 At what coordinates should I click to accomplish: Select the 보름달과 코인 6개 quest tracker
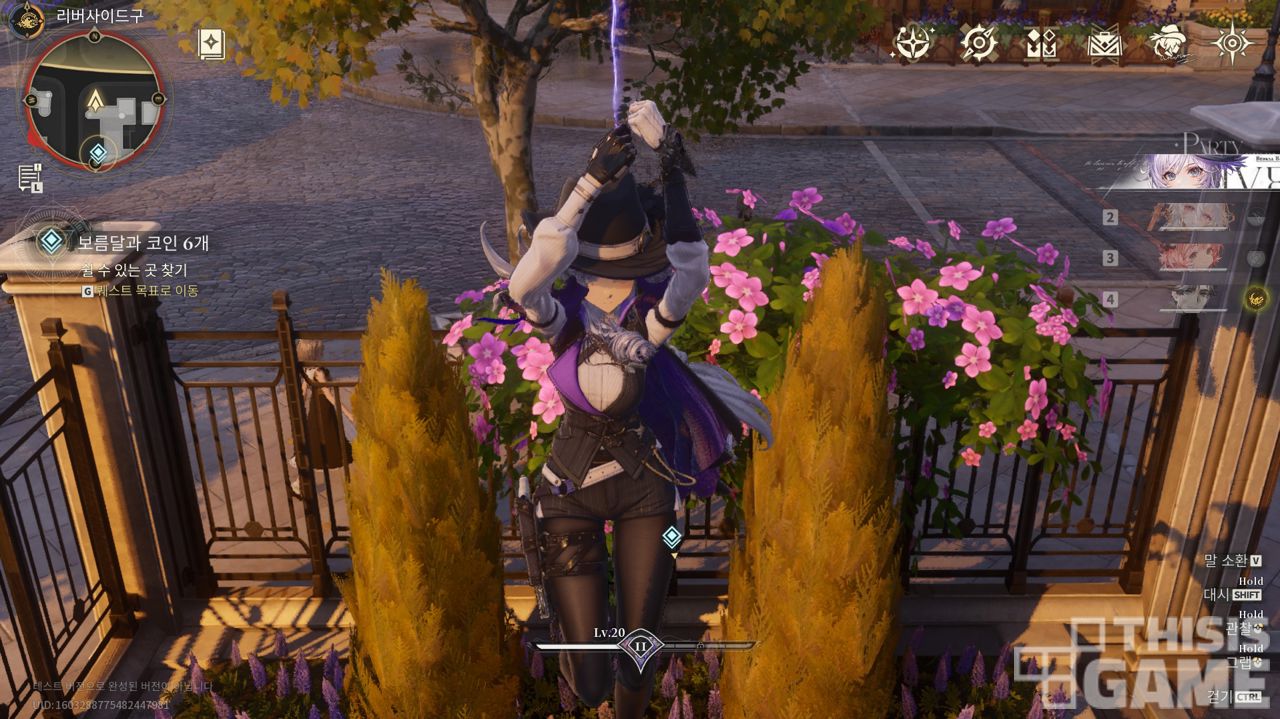142,243
